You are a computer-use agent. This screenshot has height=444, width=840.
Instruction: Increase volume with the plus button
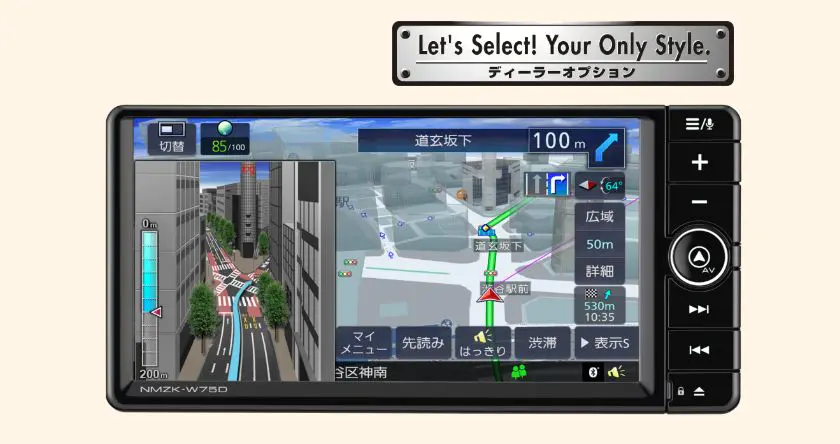[x=699, y=162]
